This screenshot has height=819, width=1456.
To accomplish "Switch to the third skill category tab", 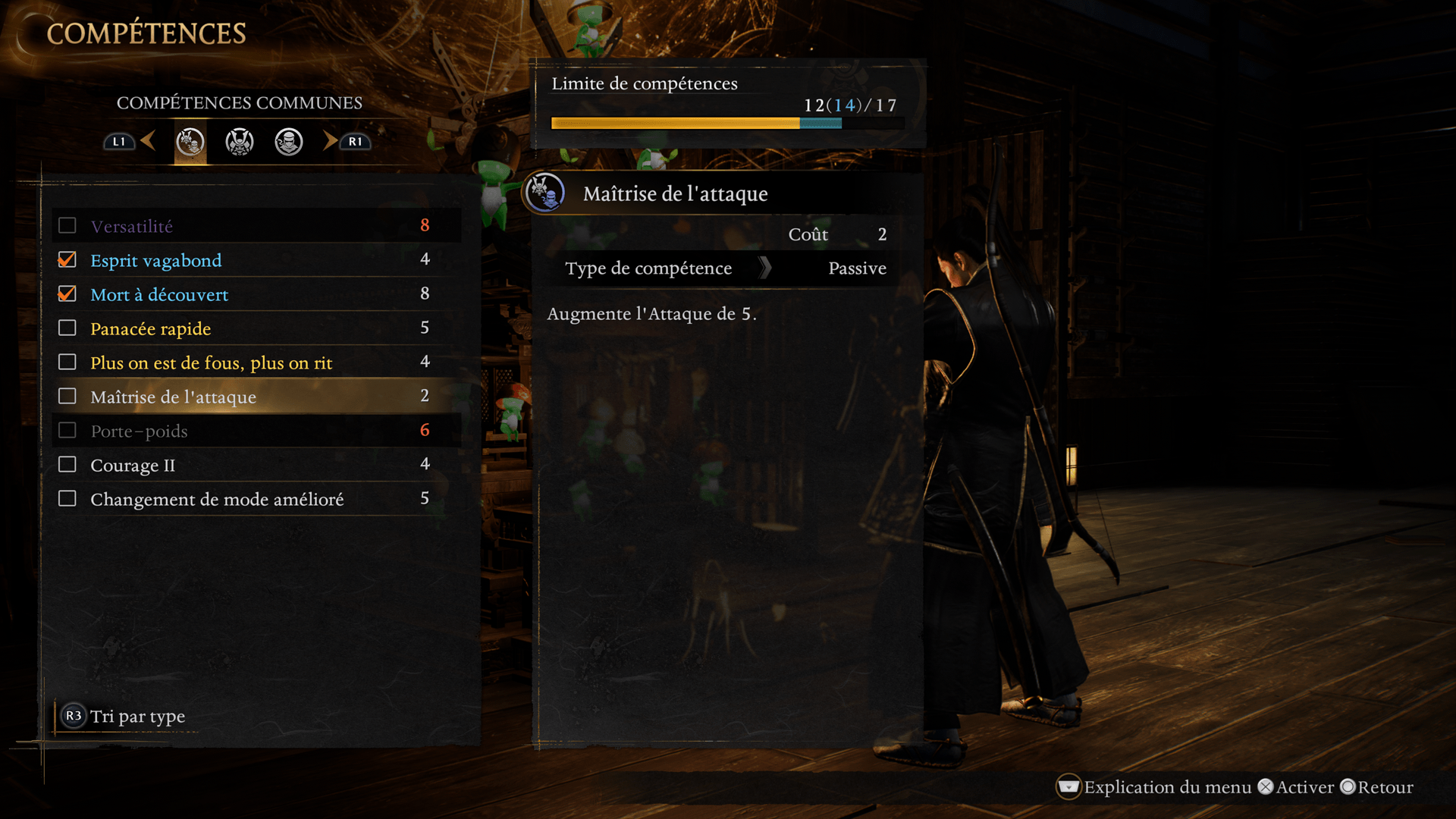I will (x=289, y=142).
